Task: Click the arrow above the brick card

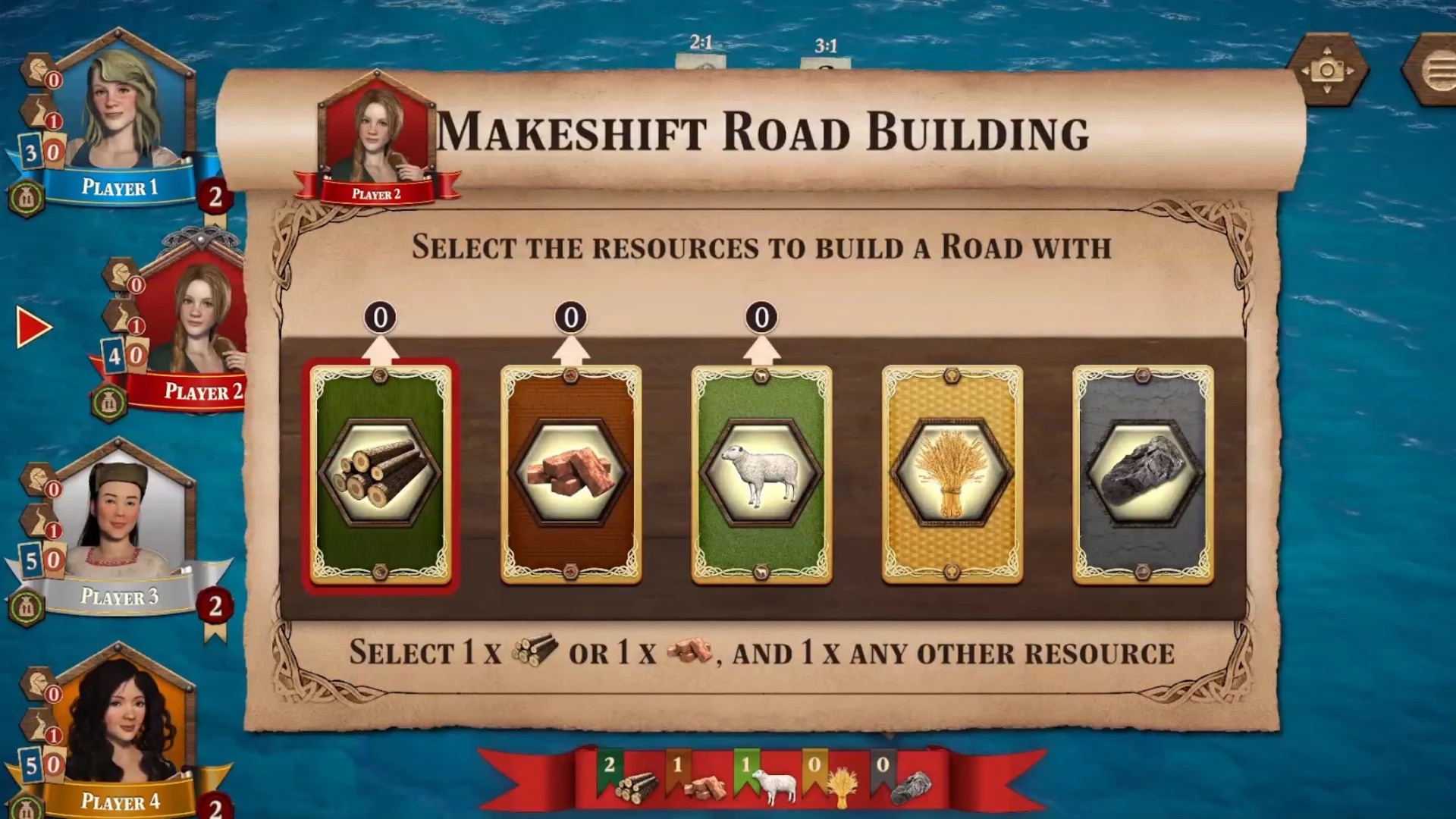Action: coord(570,351)
